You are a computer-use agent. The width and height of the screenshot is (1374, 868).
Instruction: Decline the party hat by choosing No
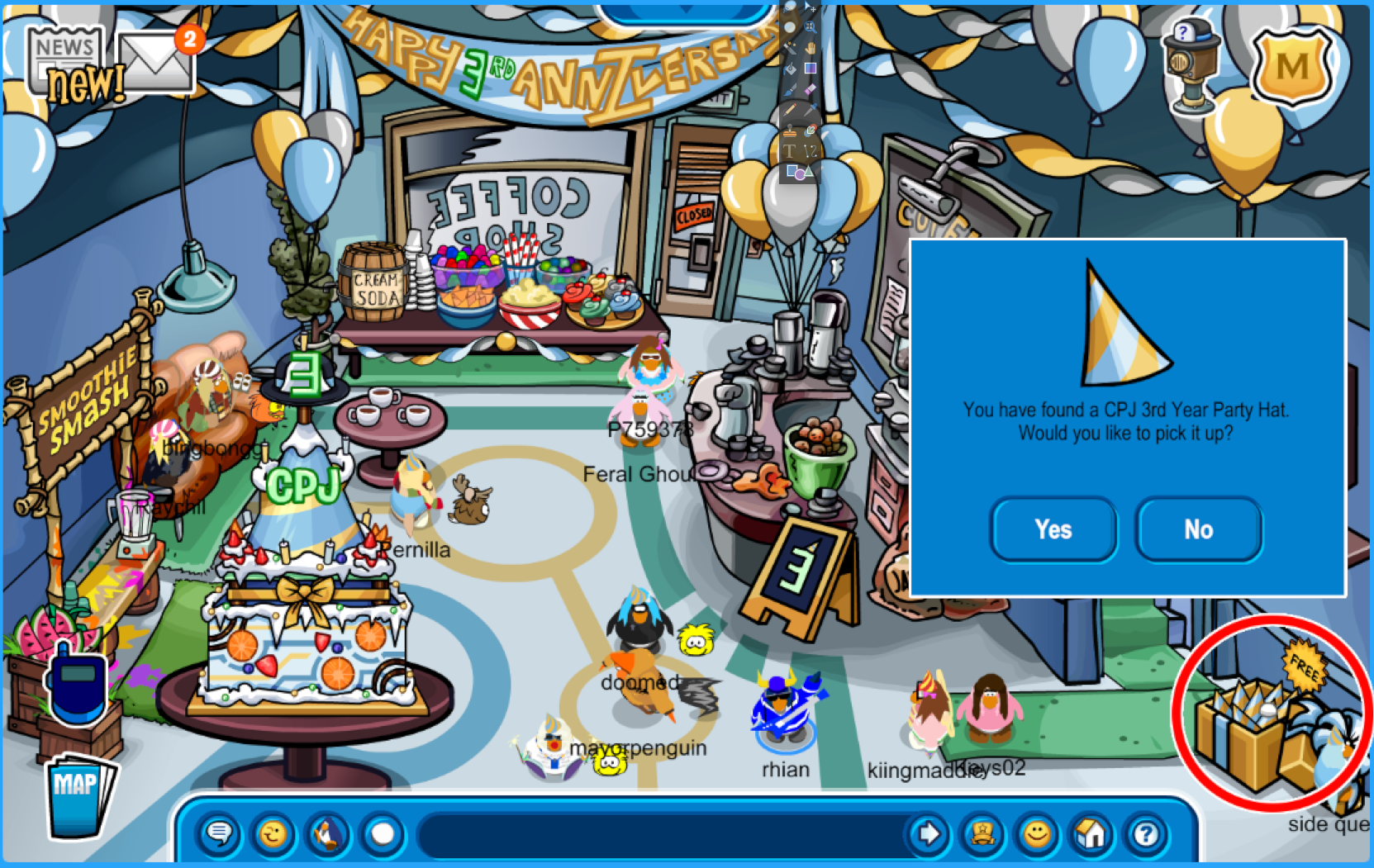coord(1198,529)
